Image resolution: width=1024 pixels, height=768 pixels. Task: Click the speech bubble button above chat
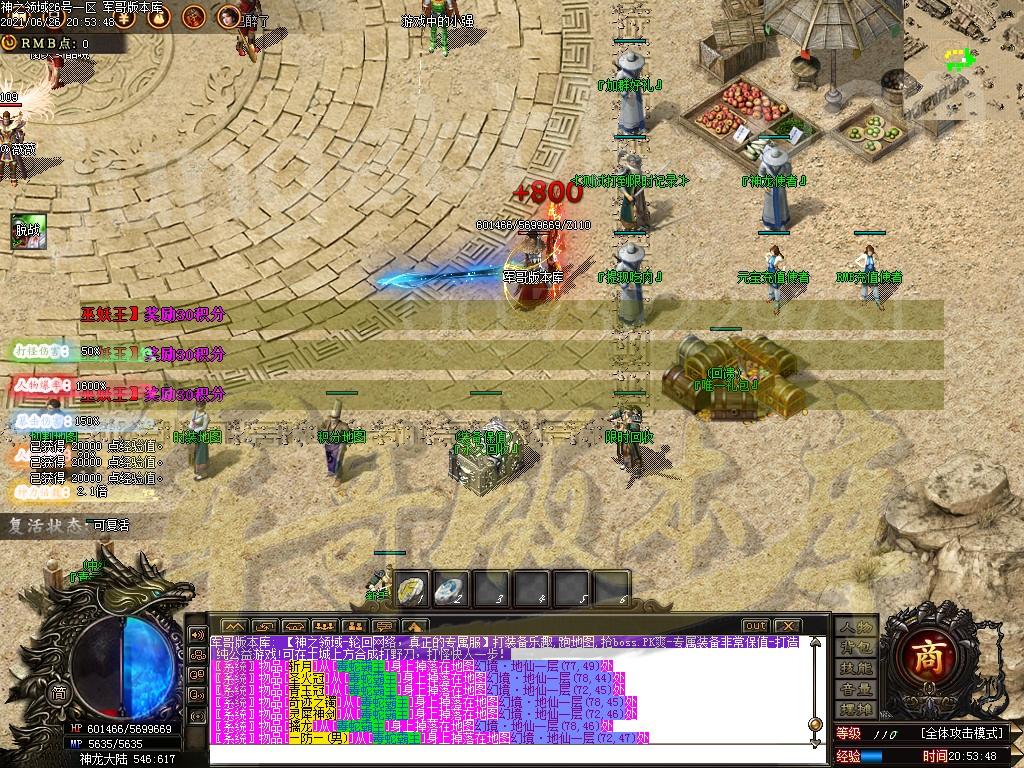pyautogui.click(x=385, y=626)
